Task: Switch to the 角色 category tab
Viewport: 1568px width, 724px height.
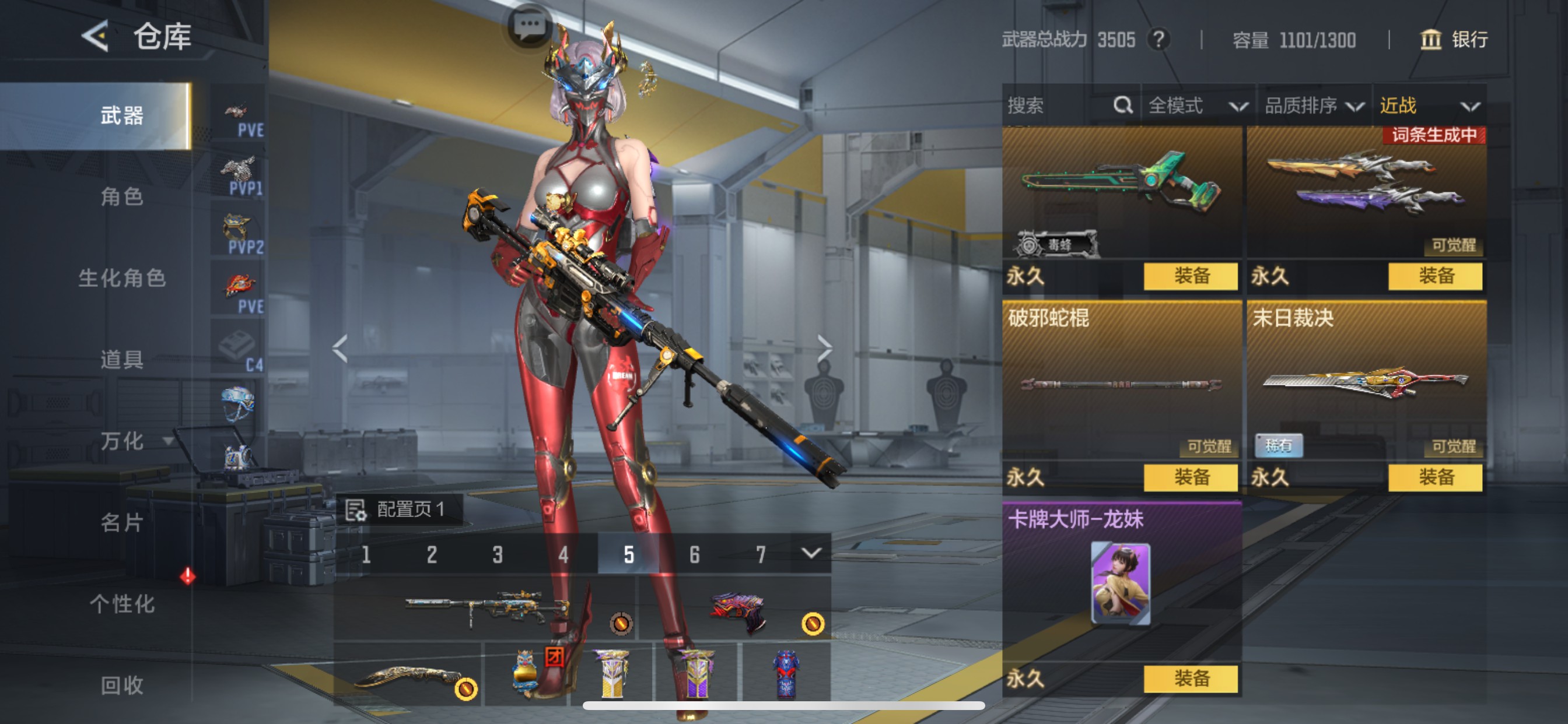Action: coord(122,196)
